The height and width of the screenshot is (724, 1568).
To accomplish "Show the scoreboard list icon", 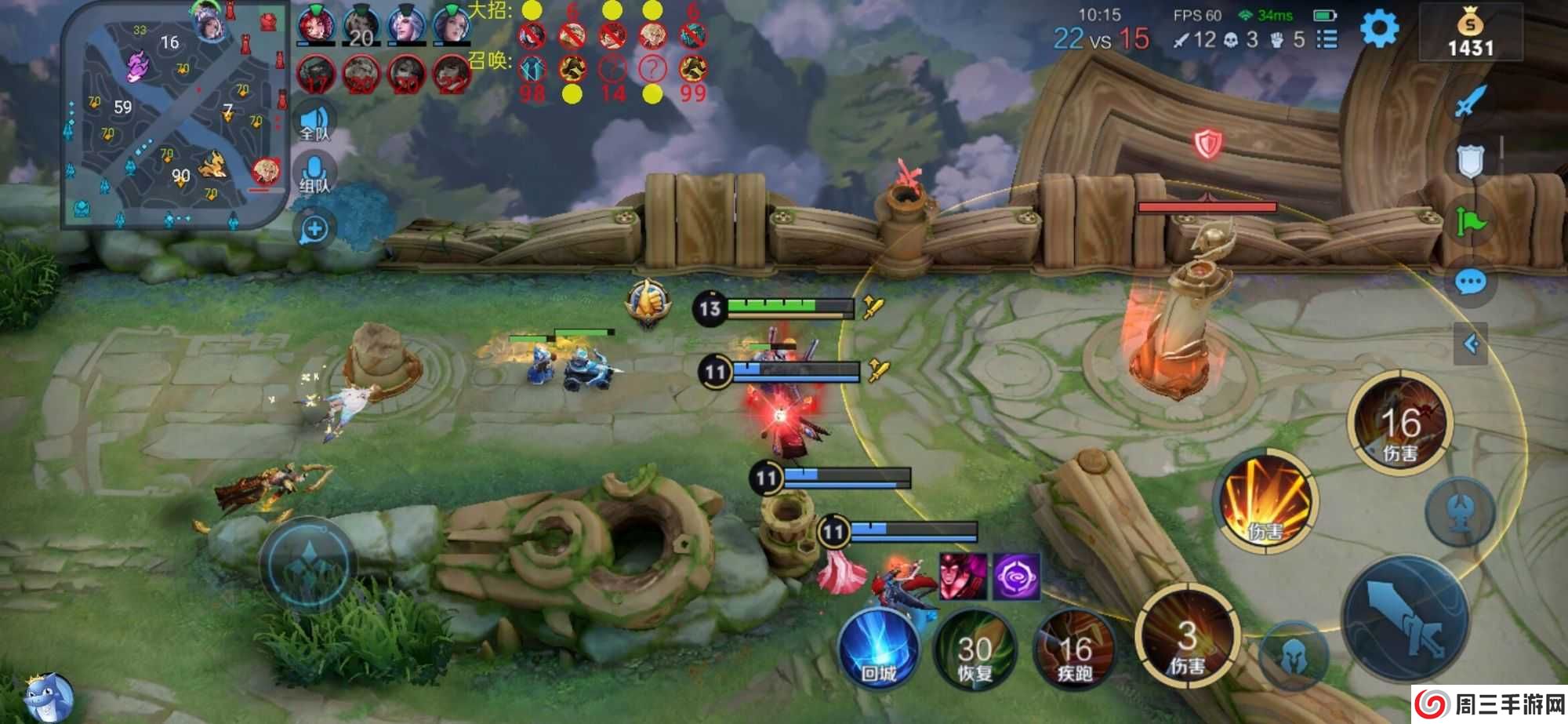I will pos(1327,39).
